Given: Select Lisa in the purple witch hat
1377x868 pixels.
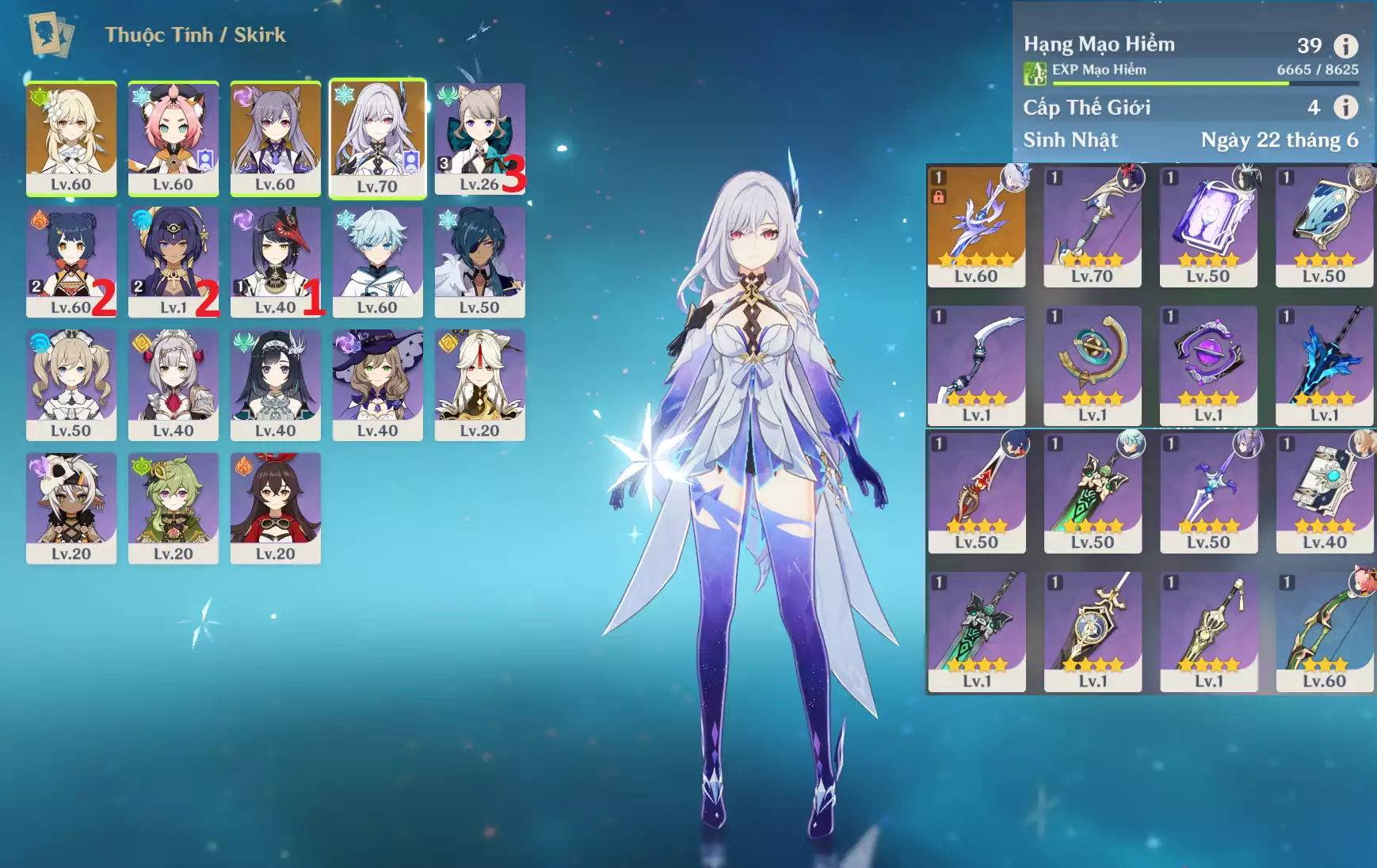Looking at the screenshot, I should (x=377, y=384).
